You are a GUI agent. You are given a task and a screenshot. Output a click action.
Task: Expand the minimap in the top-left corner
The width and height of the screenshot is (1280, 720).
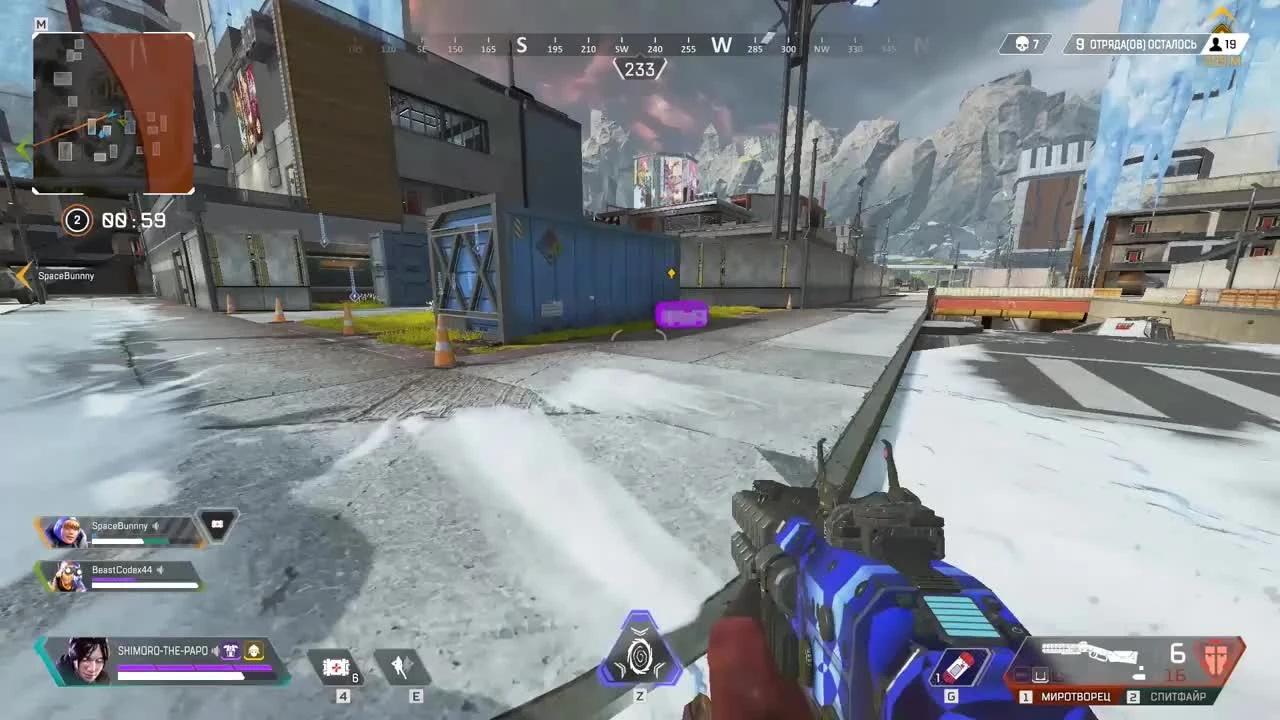(113, 113)
